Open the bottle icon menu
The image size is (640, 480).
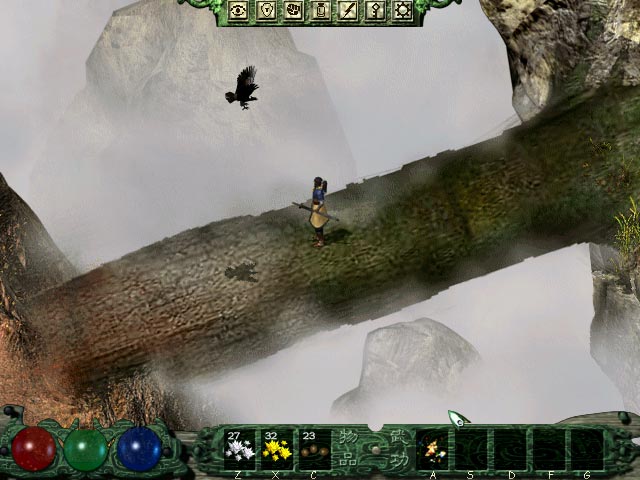[x=322, y=11]
